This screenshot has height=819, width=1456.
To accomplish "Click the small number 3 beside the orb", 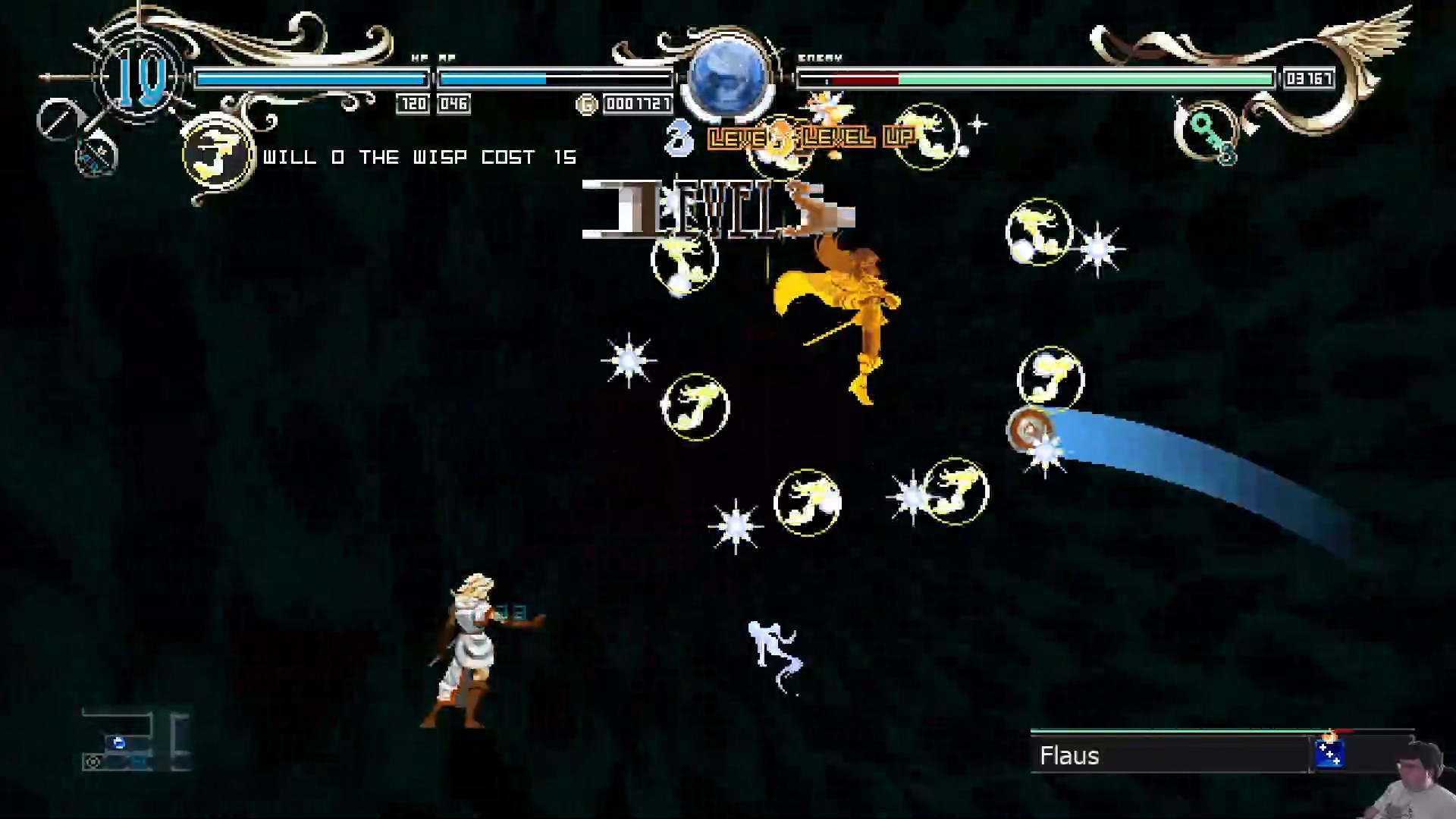I will tap(679, 138).
